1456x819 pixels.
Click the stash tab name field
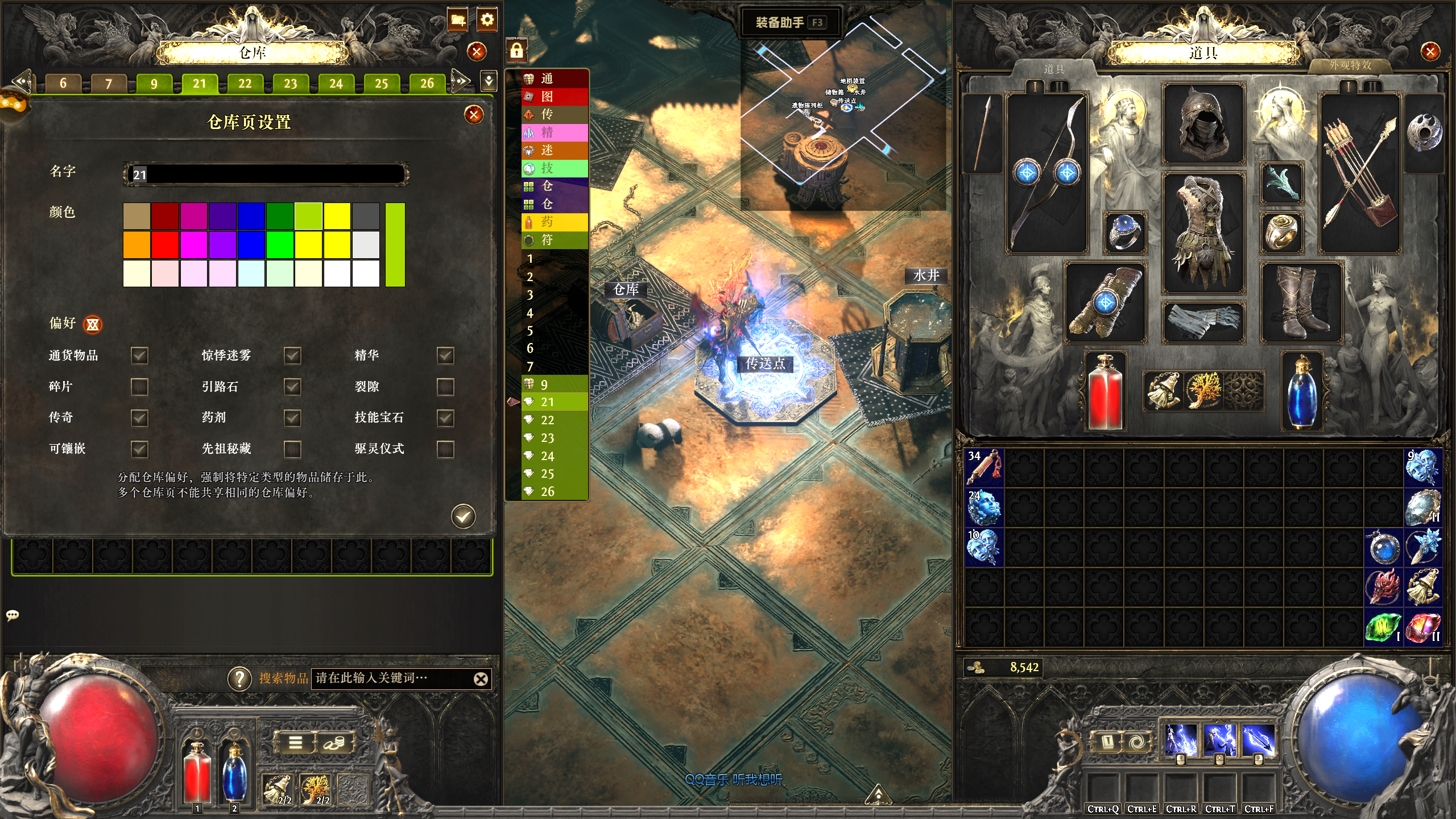click(266, 175)
